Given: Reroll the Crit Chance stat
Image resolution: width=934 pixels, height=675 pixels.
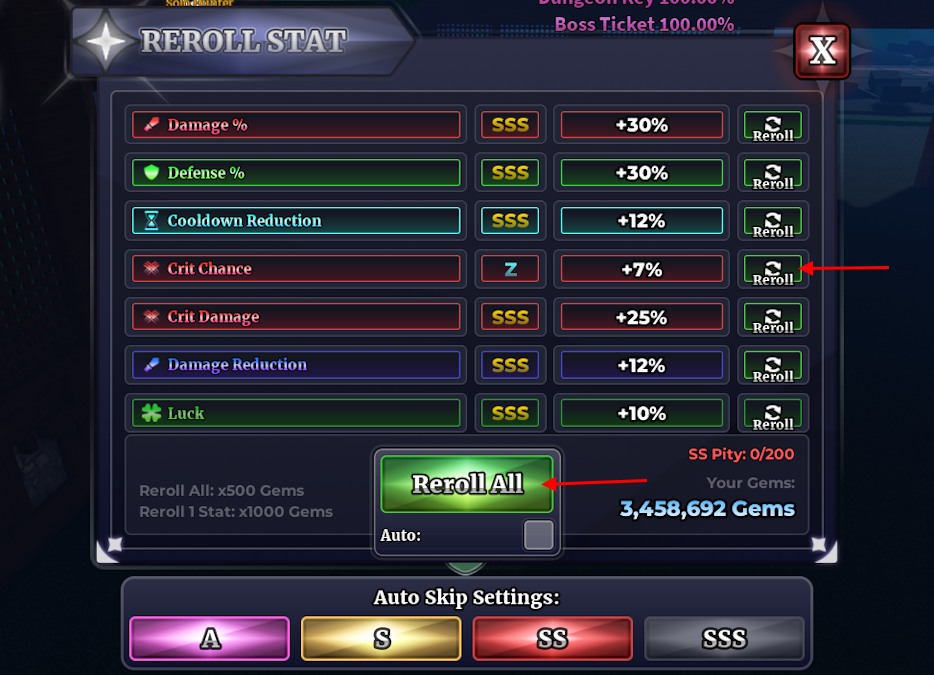Looking at the screenshot, I should tap(773, 269).
